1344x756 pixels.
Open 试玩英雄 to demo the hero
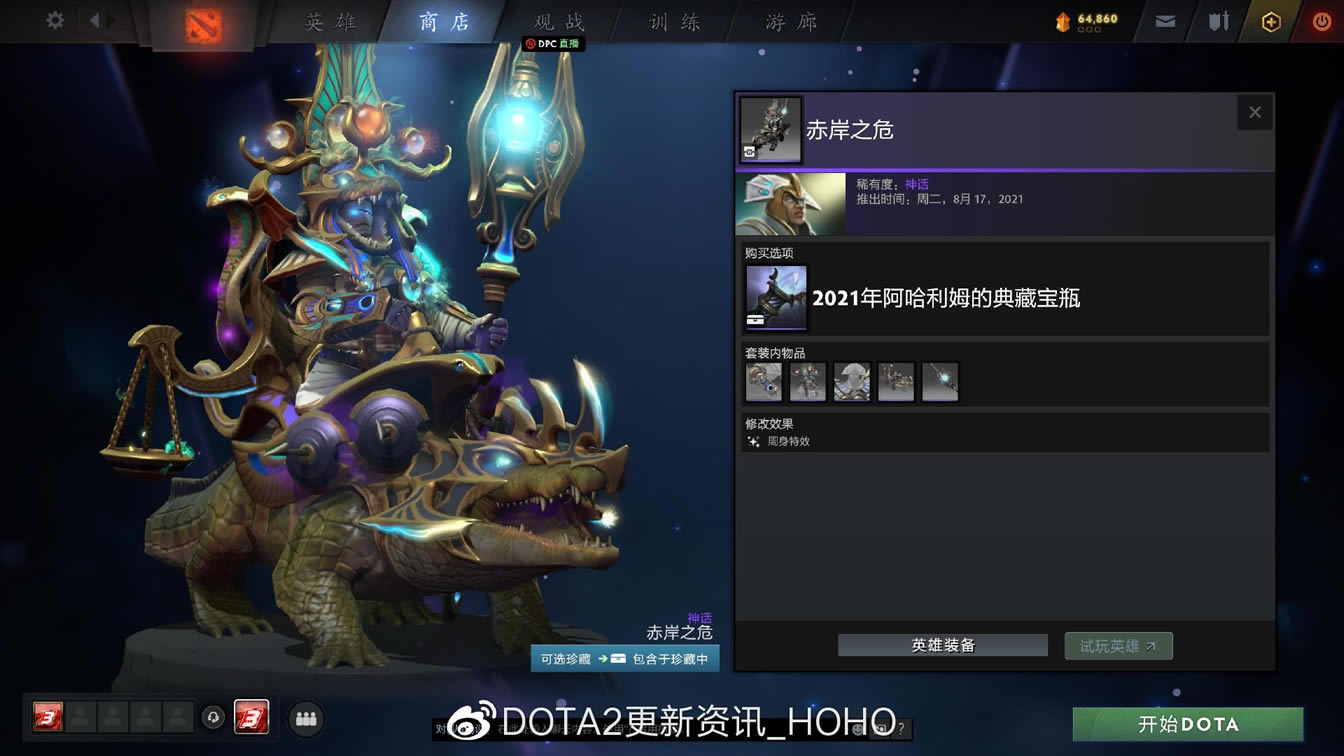(1118, 645)
